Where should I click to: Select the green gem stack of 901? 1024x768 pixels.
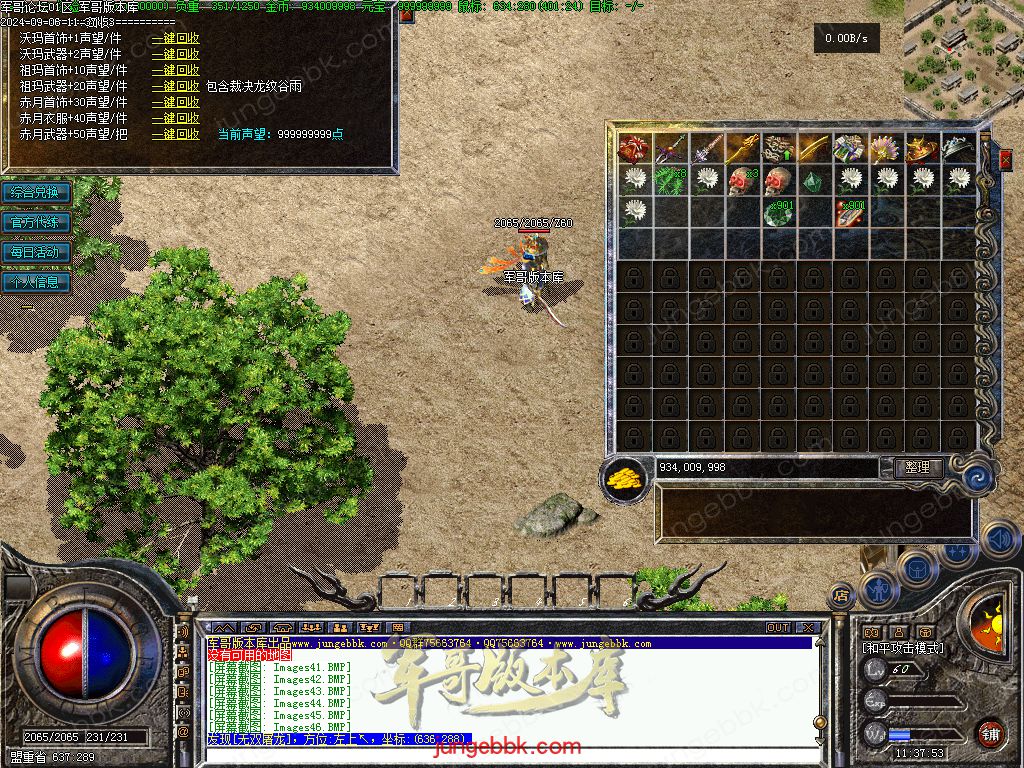tap(779, 212)
